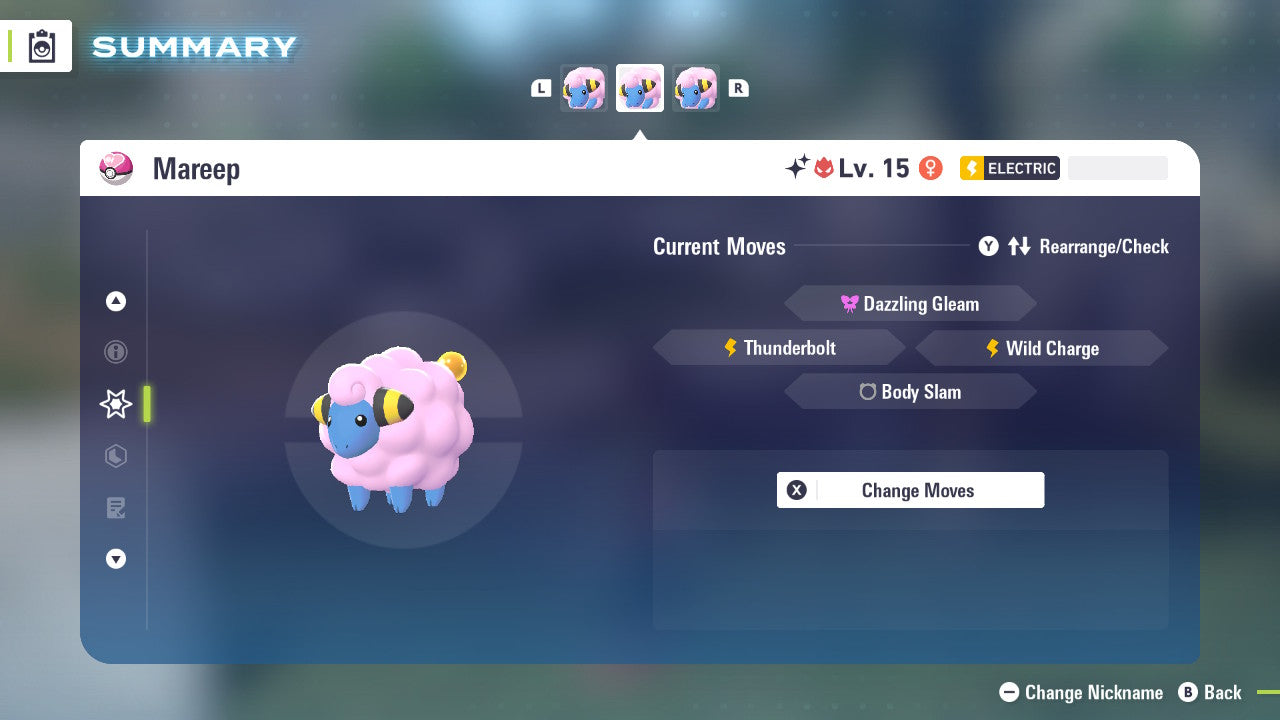Click the female gender symbol icon
The height and width of the screenshot is (720, 1280).
[931, 168]
